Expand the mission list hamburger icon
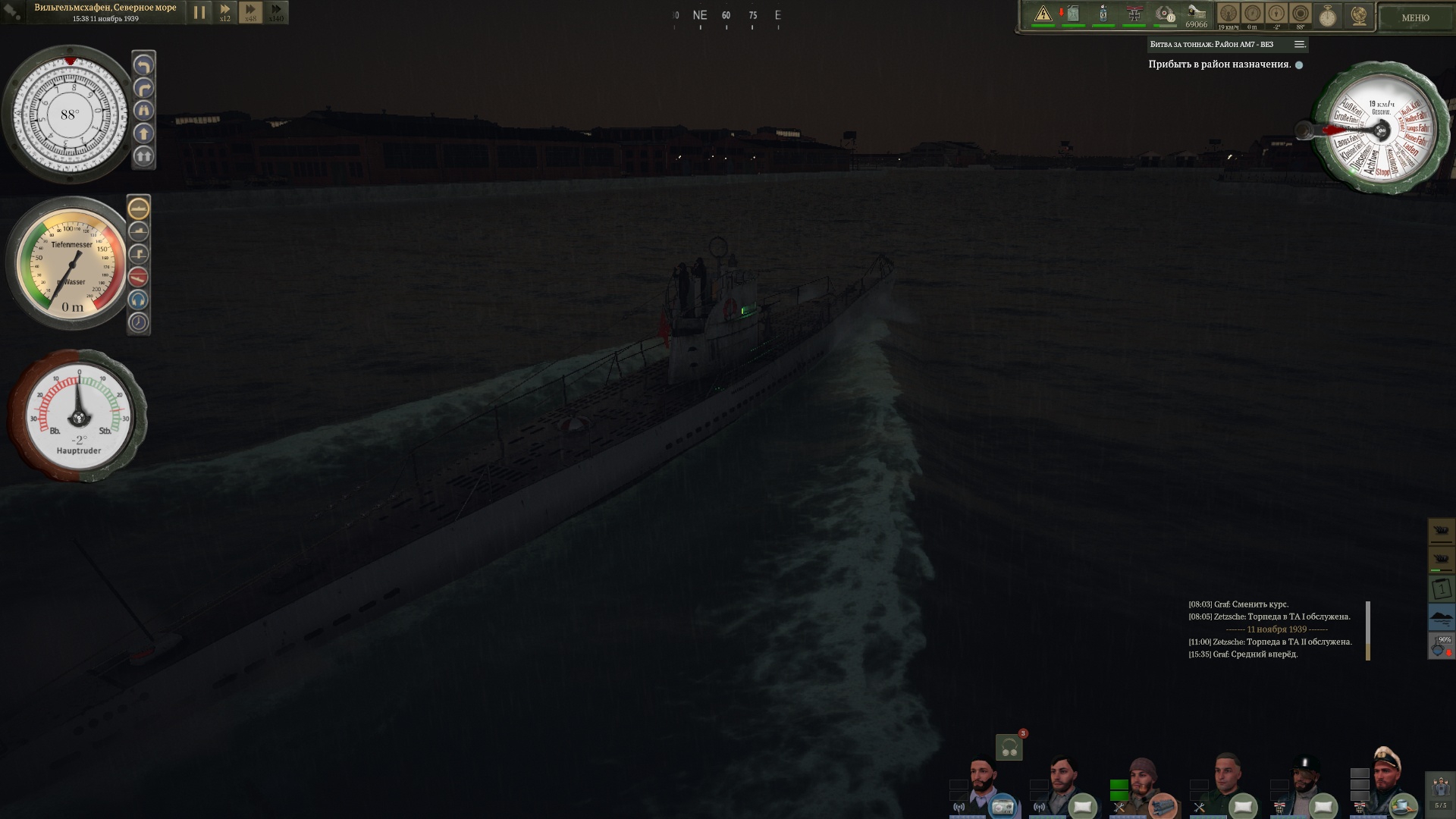The image size is (1456, 819). pos(1299,45)
